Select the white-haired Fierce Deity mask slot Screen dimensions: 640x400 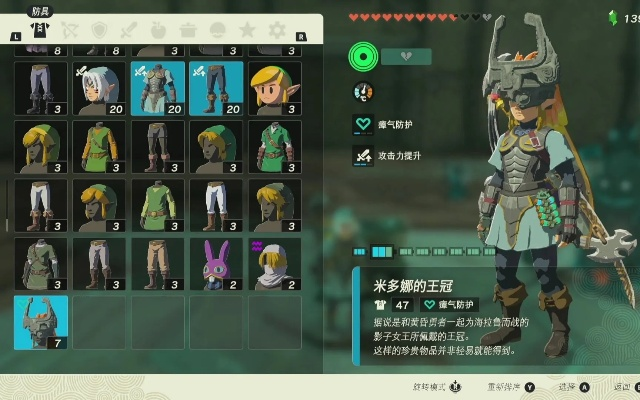click(100, 88)
